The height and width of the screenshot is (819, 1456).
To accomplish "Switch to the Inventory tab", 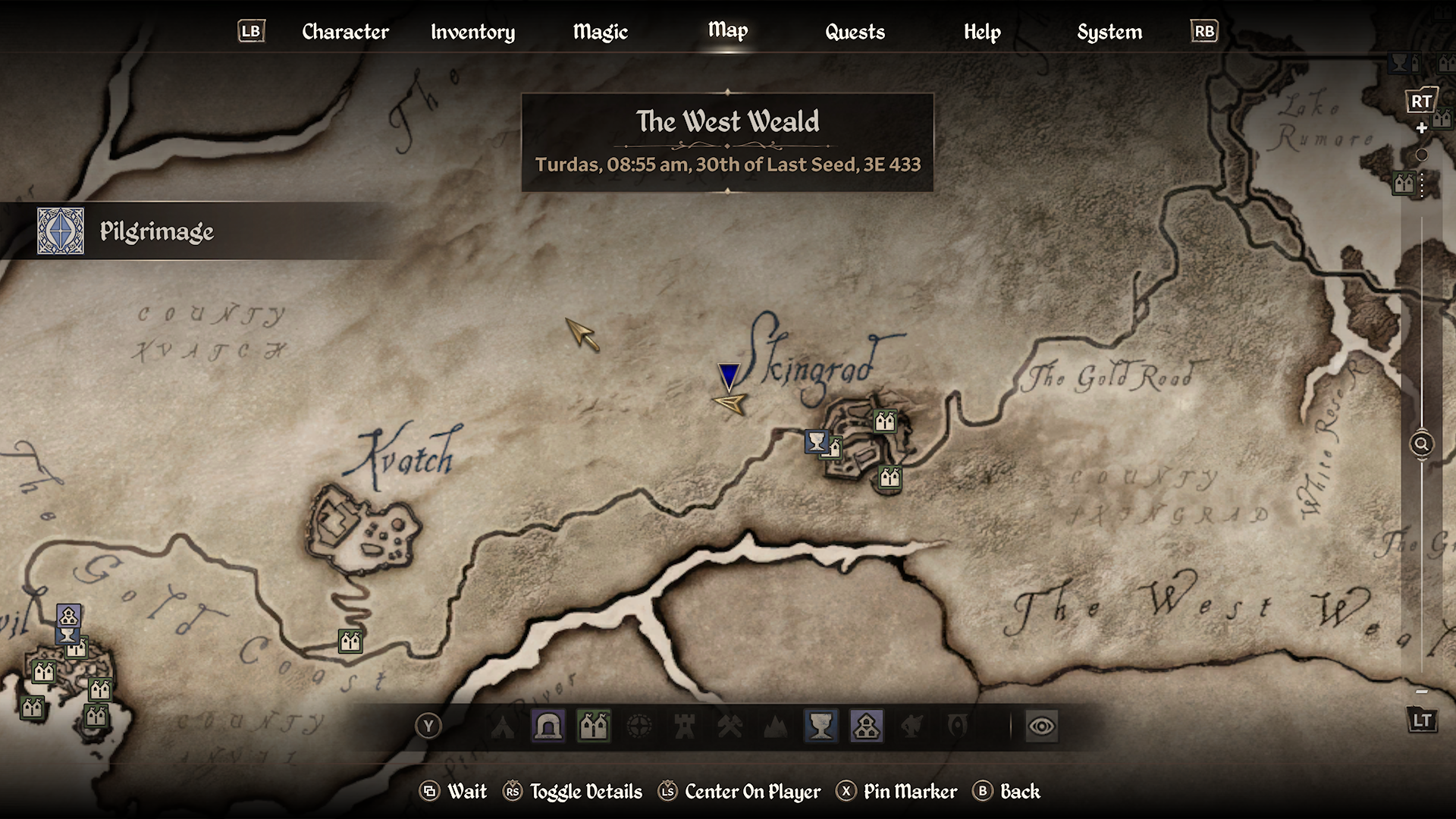I will [472, 32].
